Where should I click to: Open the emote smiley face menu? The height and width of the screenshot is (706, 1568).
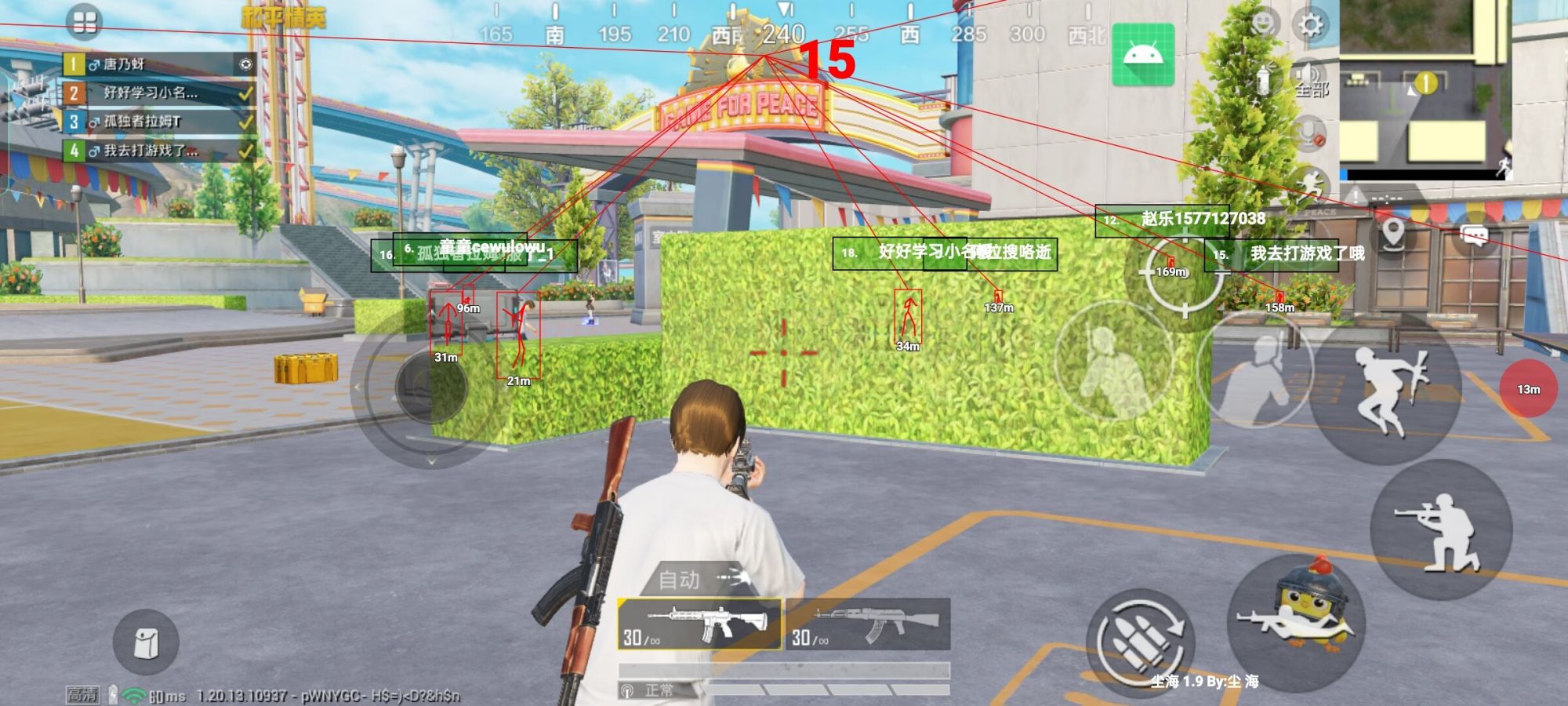pyautogui.click(x=1263, y=24)
